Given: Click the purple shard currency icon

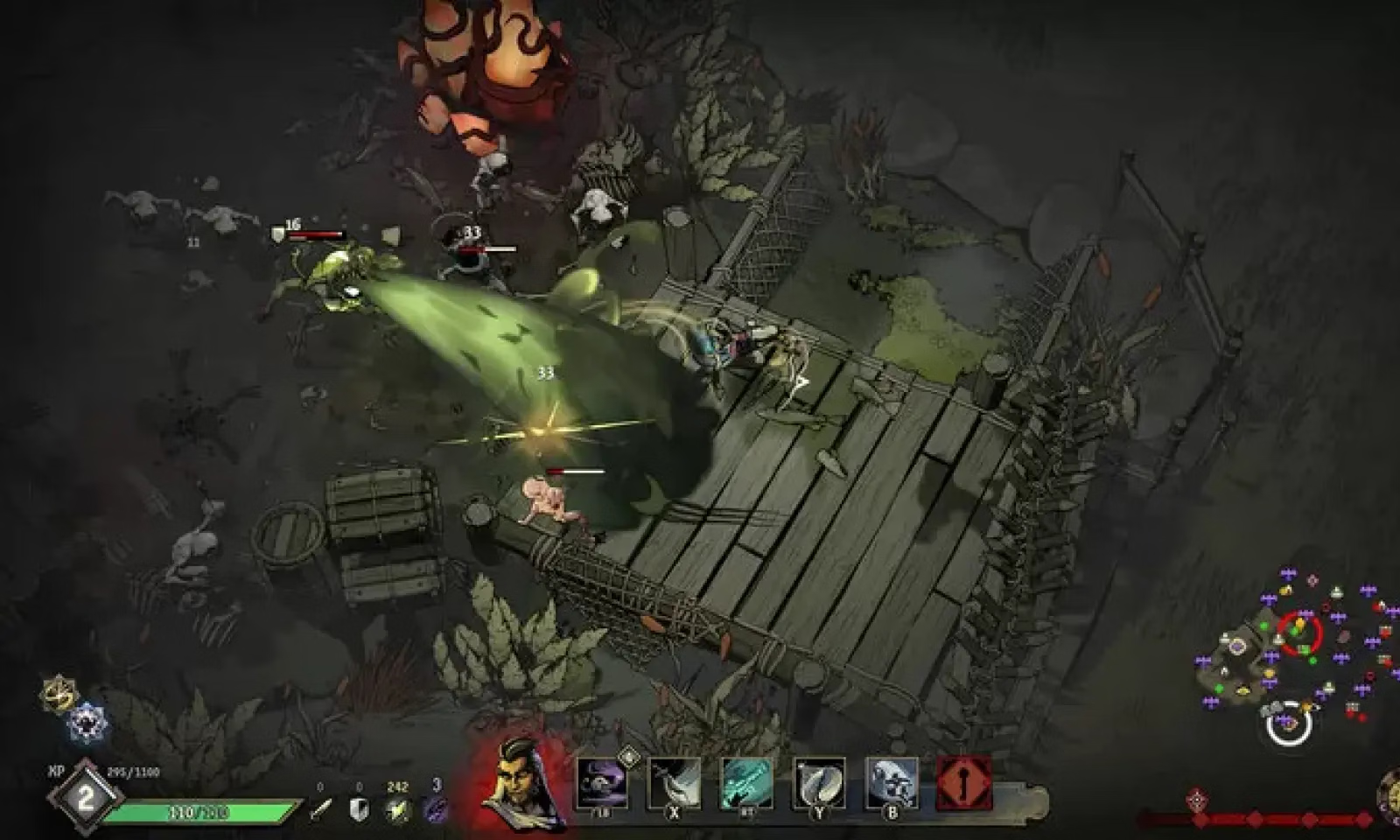Looking at the screenshot, I should pyautogui.click(x=436, y=809).
